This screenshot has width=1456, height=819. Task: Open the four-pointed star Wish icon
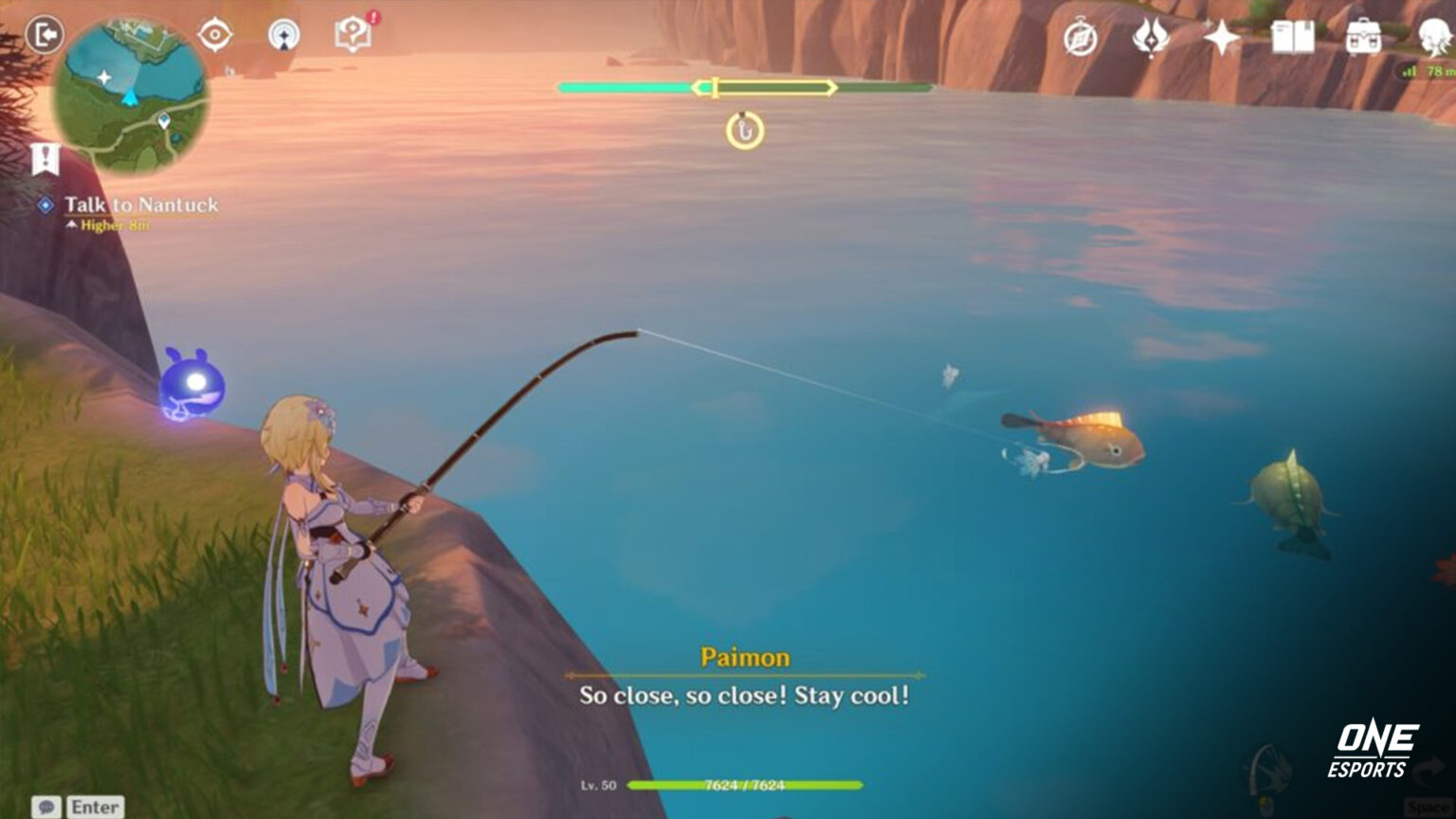coord(1221,38)
